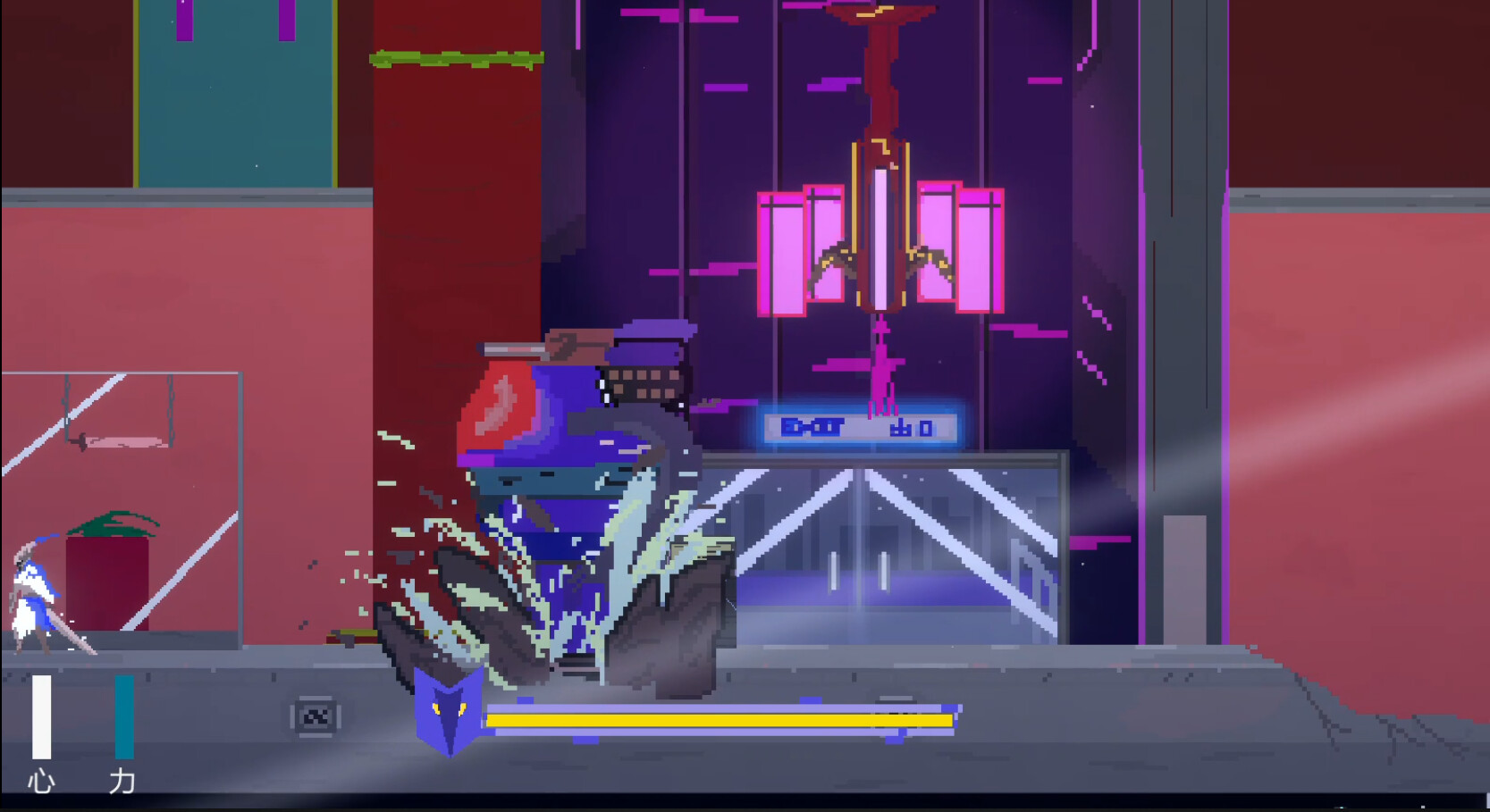The image size is (1490, 812).
Task: Click the EXIT label on the signboard
Action: tap(813, 428)
